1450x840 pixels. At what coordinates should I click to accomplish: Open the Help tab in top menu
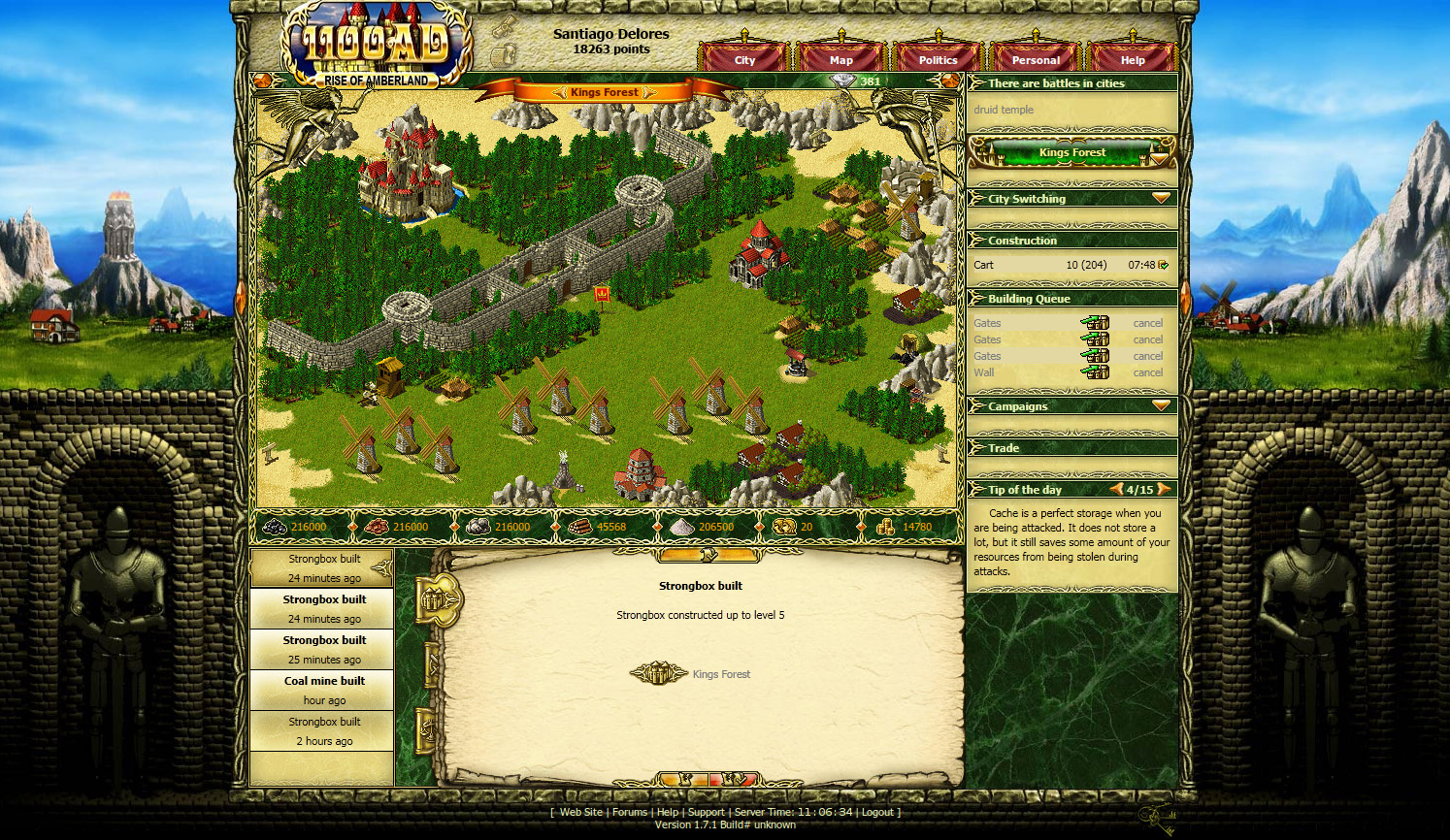[x=1133, y=60]
